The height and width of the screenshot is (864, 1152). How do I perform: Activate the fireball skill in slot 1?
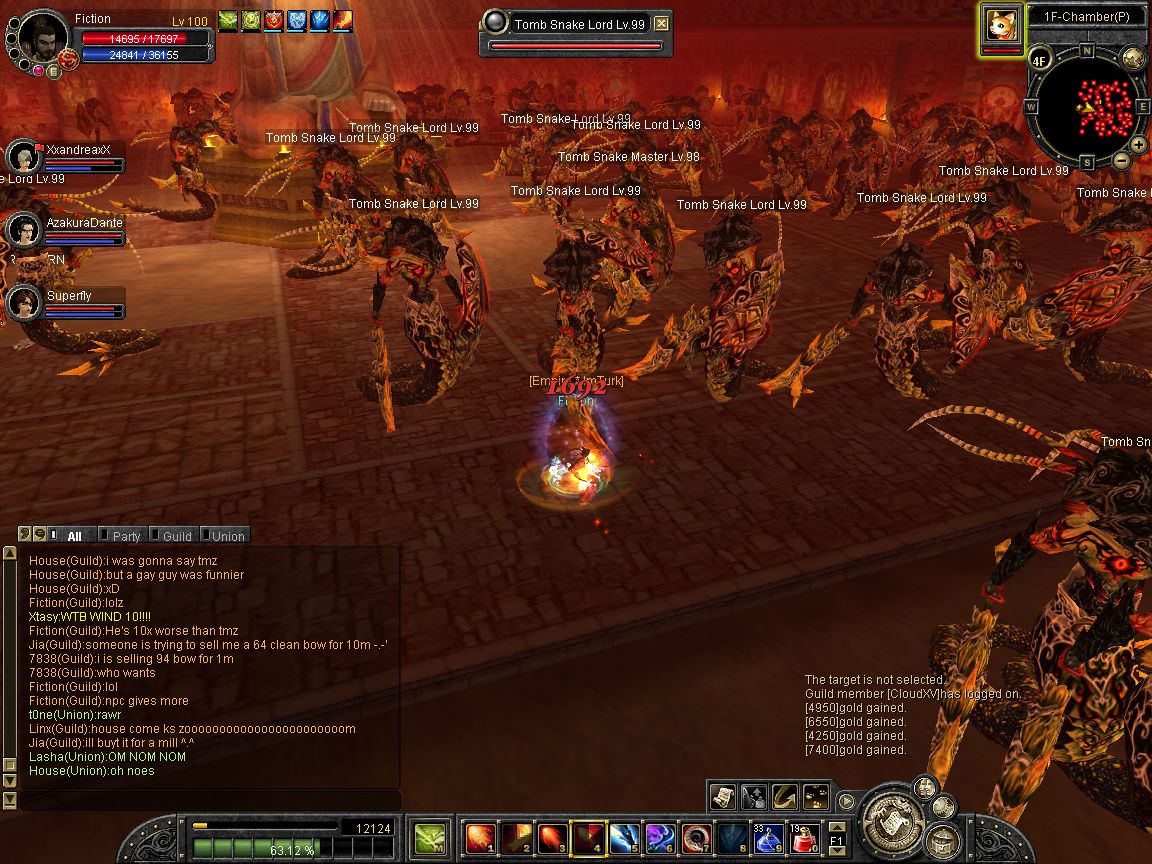point(480,836)
